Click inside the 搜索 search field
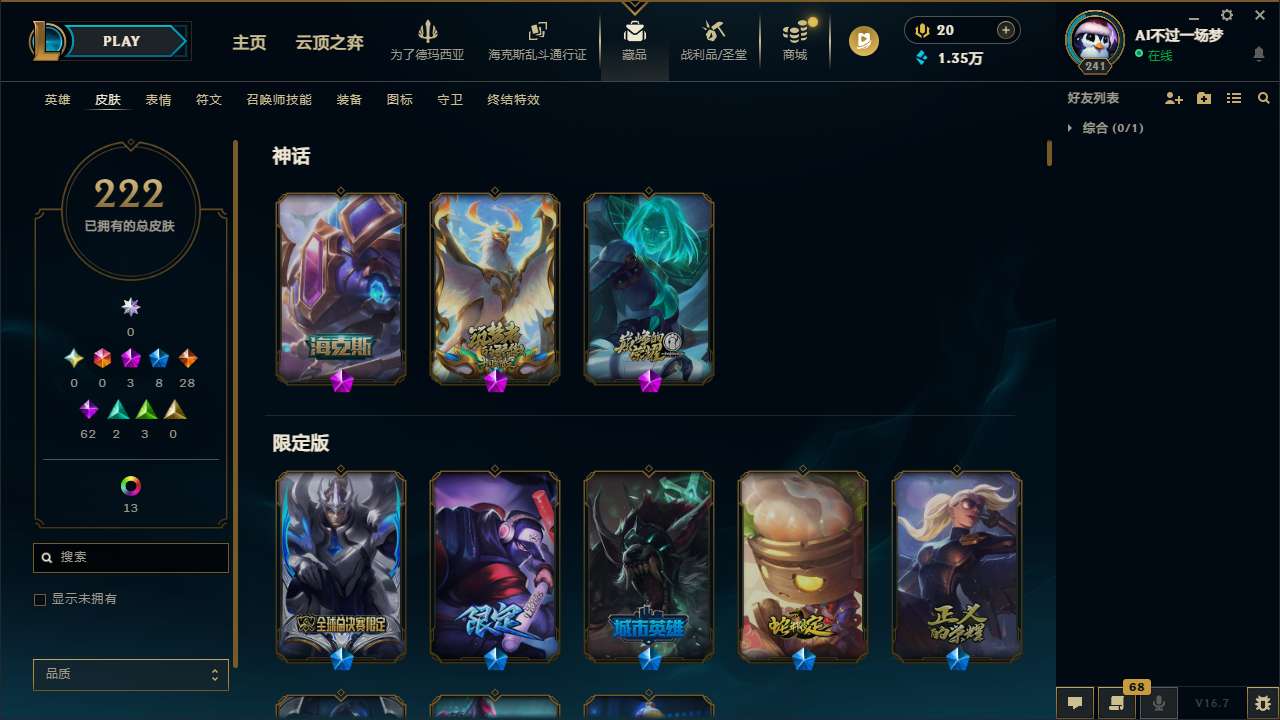 click(130, 557)
